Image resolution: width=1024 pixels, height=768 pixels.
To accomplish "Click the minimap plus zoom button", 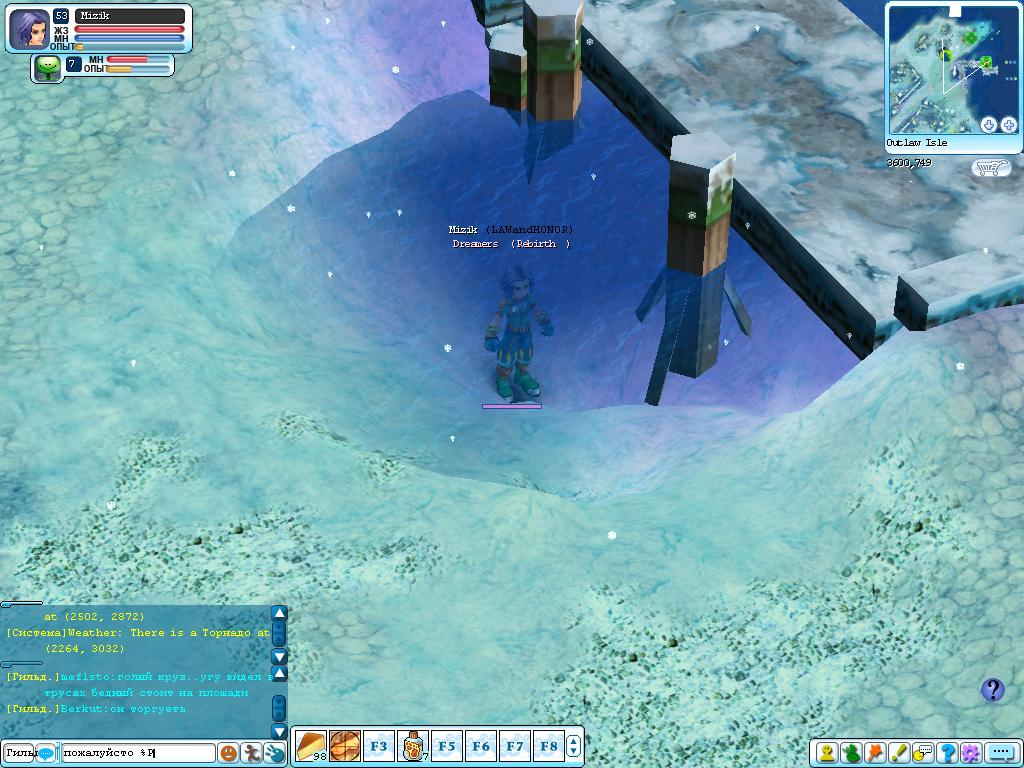I will [1008, 125].
